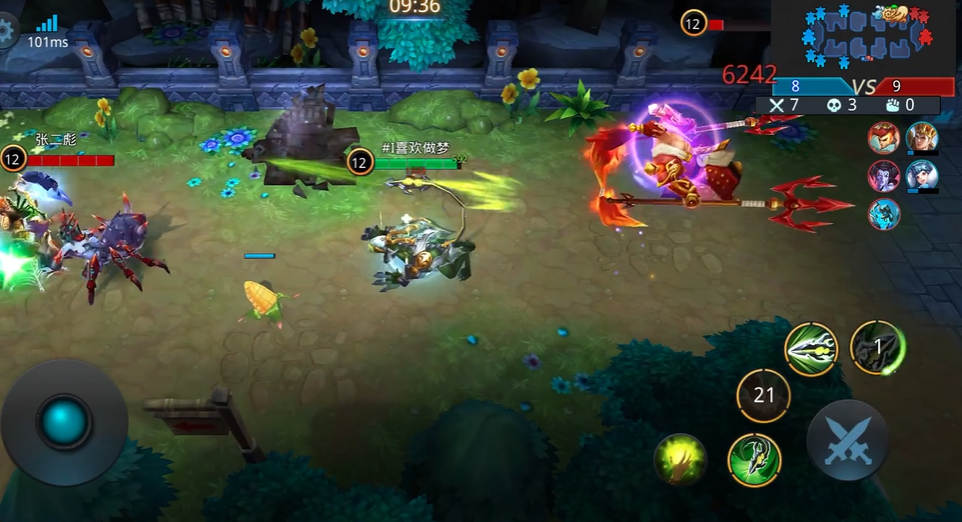Image resolution: width=962 pixels, height=522 pixels.
Task: Open the settings gear icon
Action: (7, 29)
